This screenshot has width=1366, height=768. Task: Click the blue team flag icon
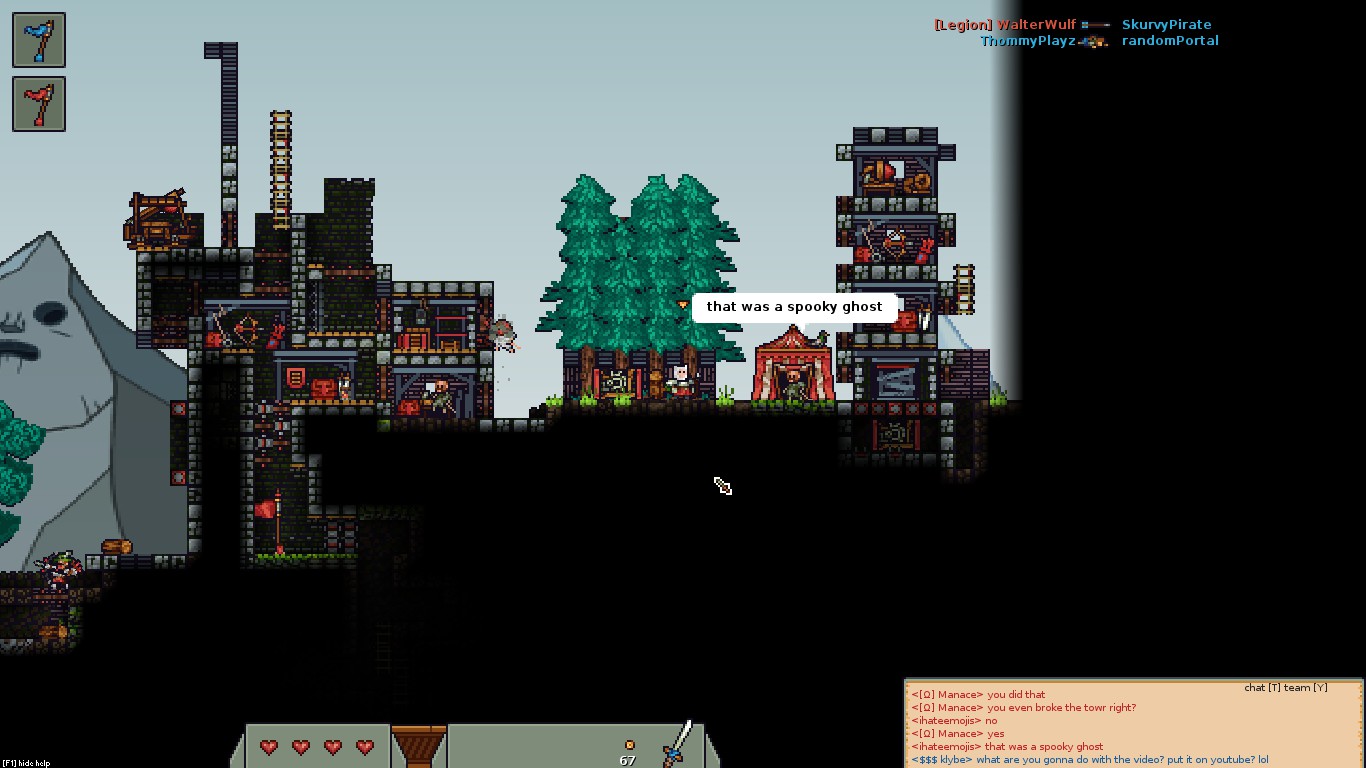click(x=39, y=40)
